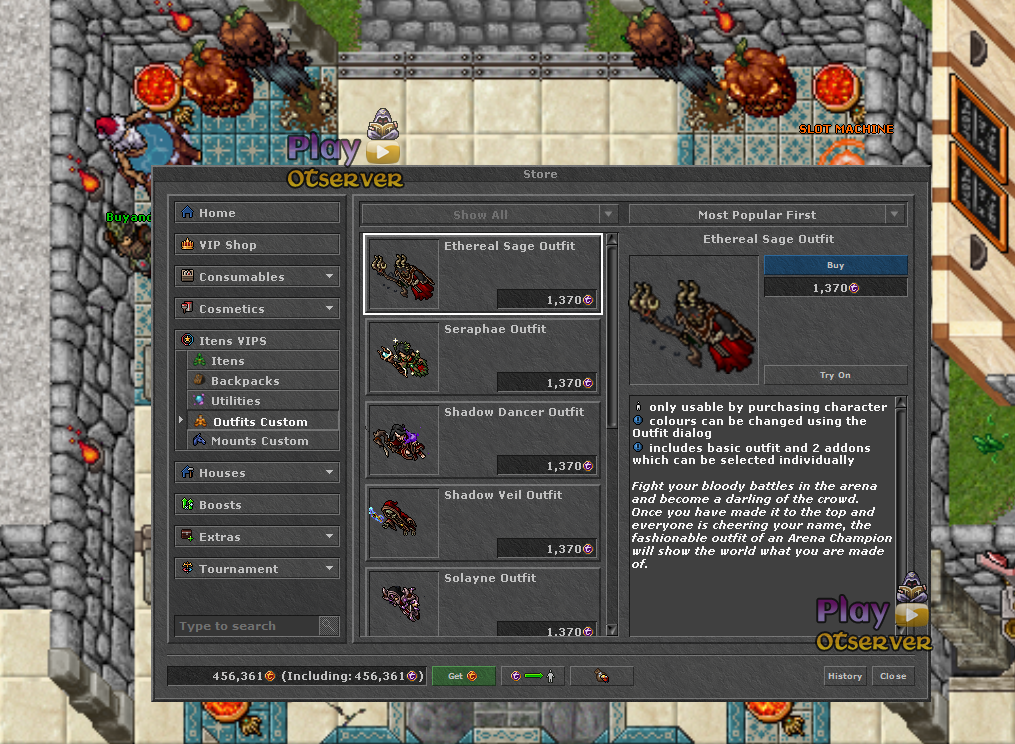Expand the Consumables category
This screenshot has width=1015, height=744.
pos(257,277)
